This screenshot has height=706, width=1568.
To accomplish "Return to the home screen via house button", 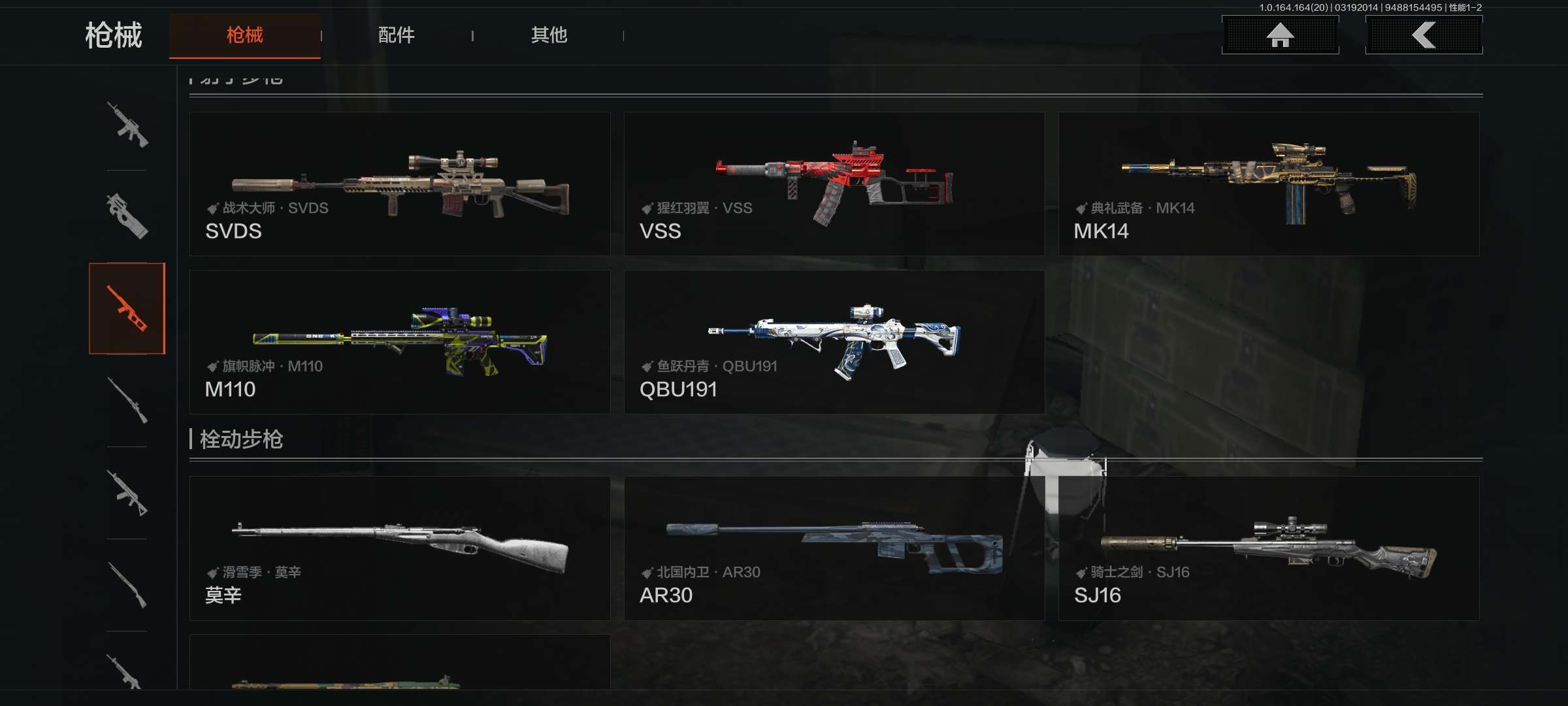I will coord(1280,35).
